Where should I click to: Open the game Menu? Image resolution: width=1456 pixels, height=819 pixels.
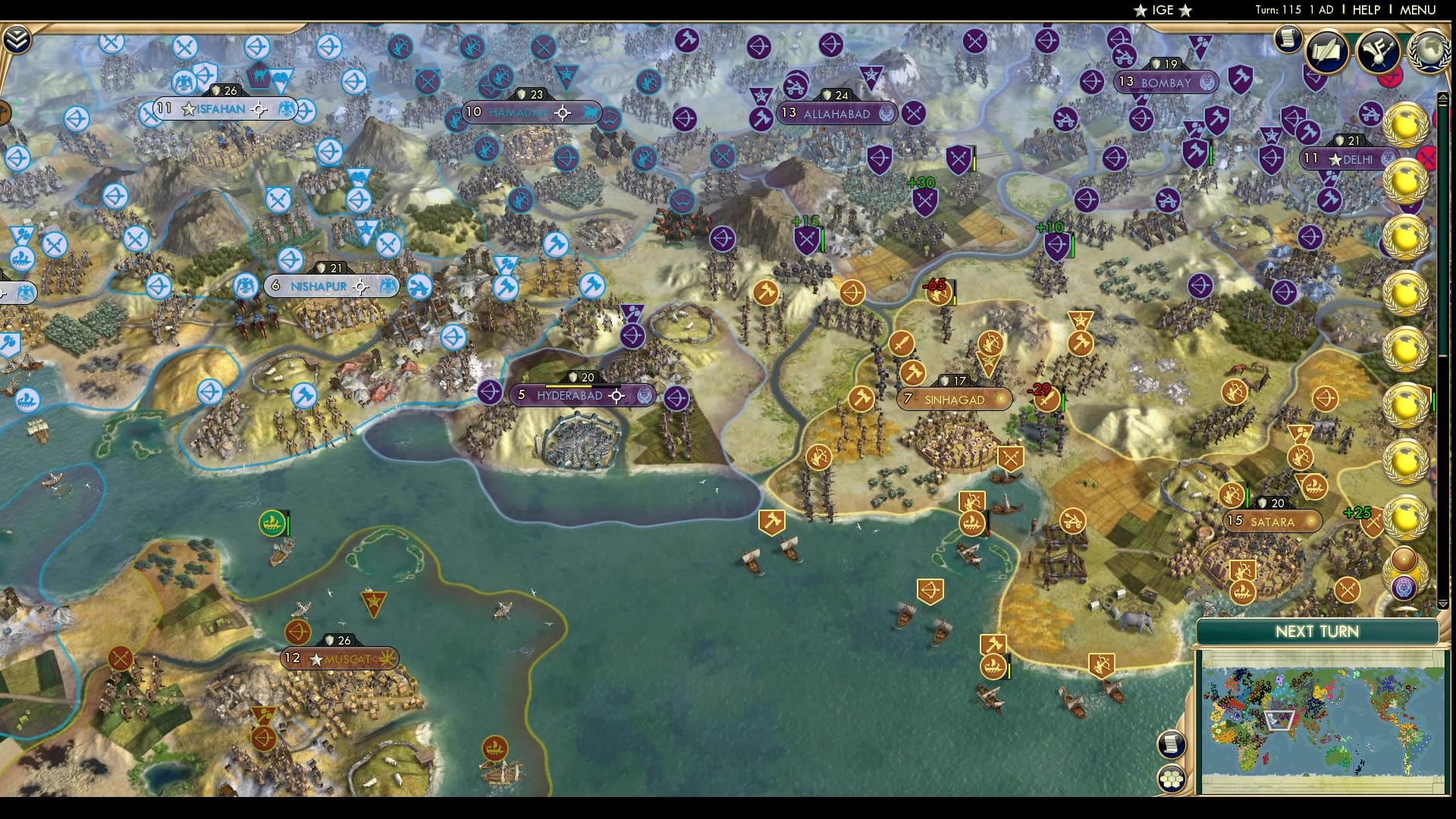pyautogui.click(x=1417, y=10)
